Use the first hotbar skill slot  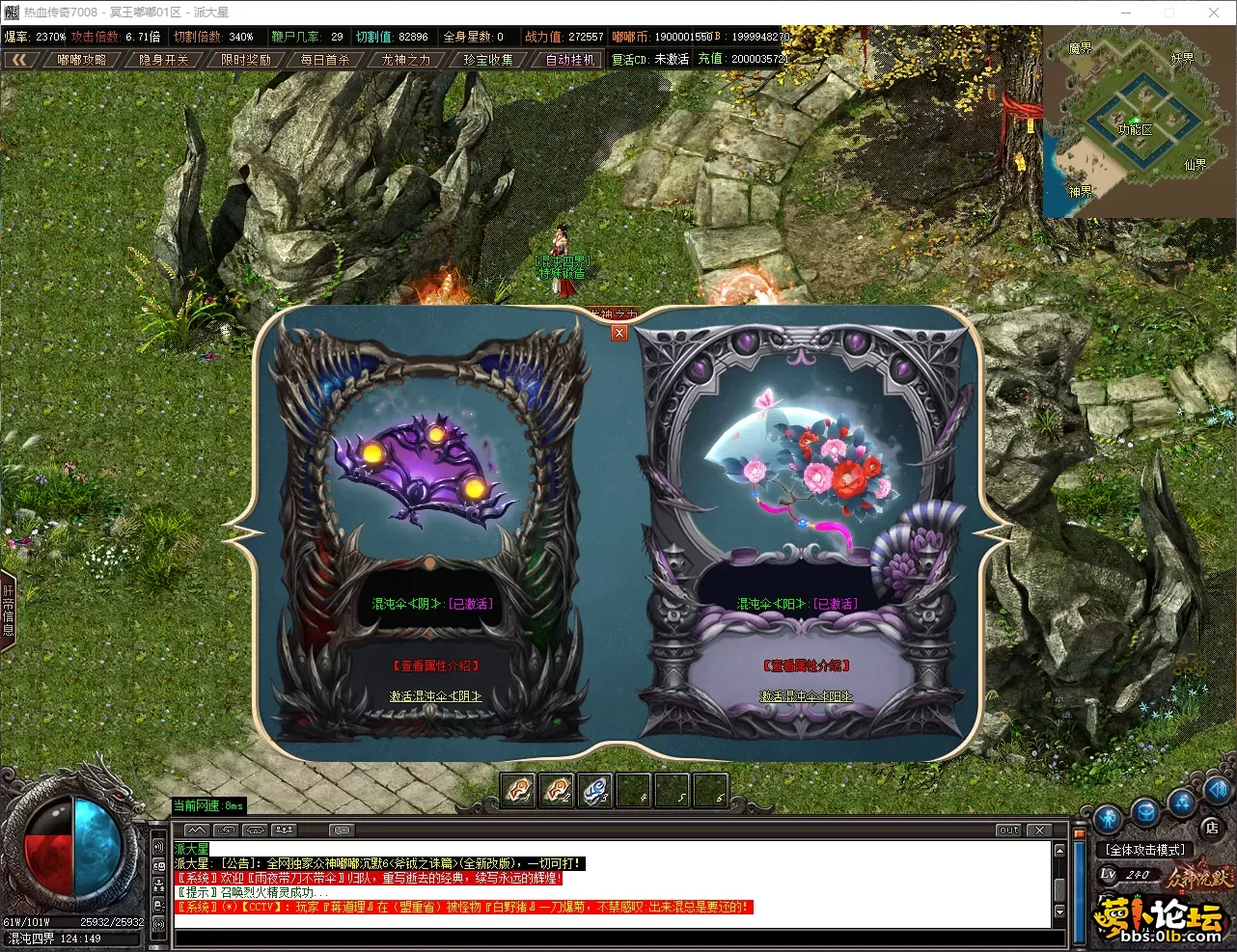pos(519,791)
